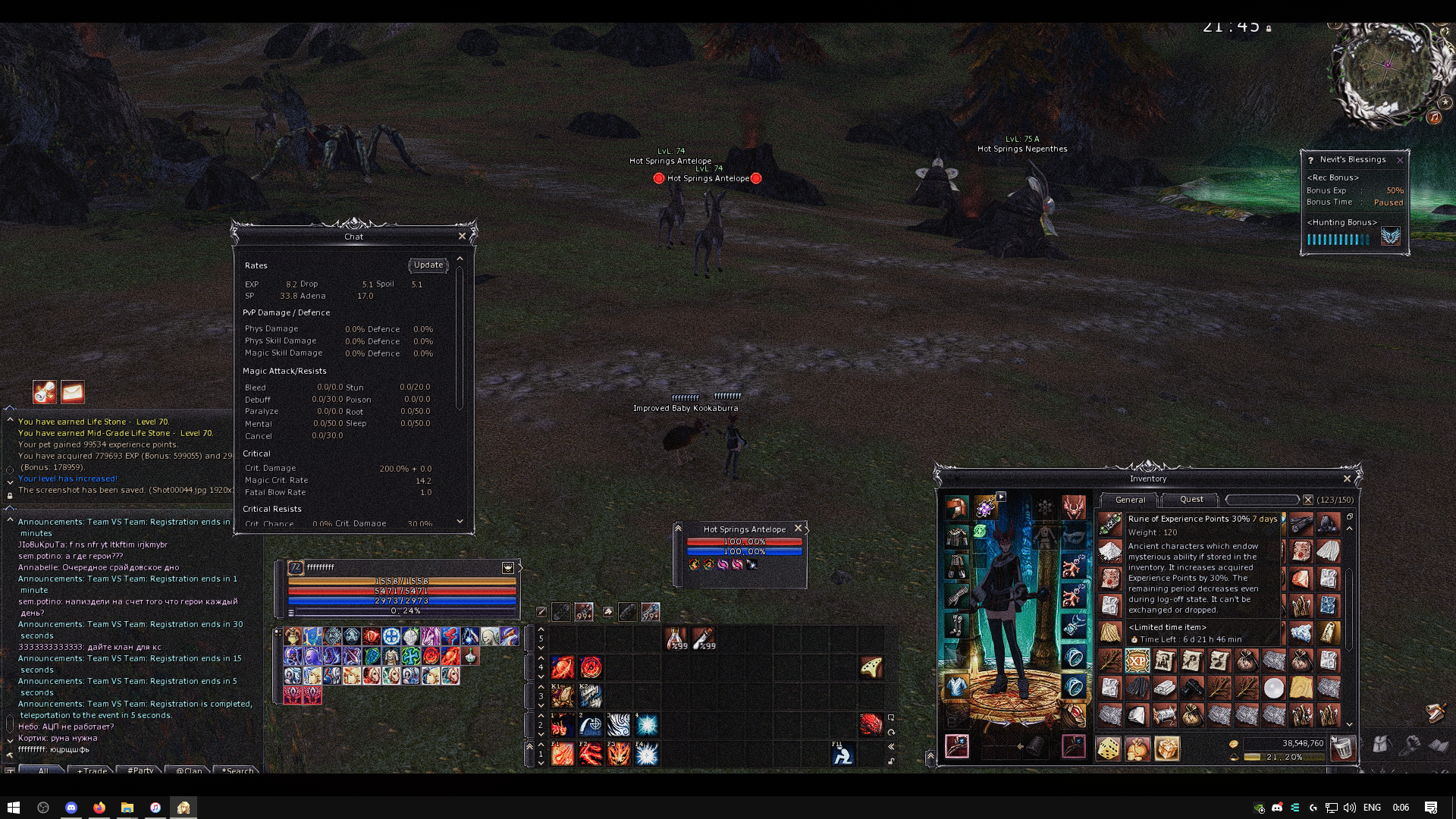Screen dimensions: 1456x819
Task: Close the Chat rates window
Action: 462,237
